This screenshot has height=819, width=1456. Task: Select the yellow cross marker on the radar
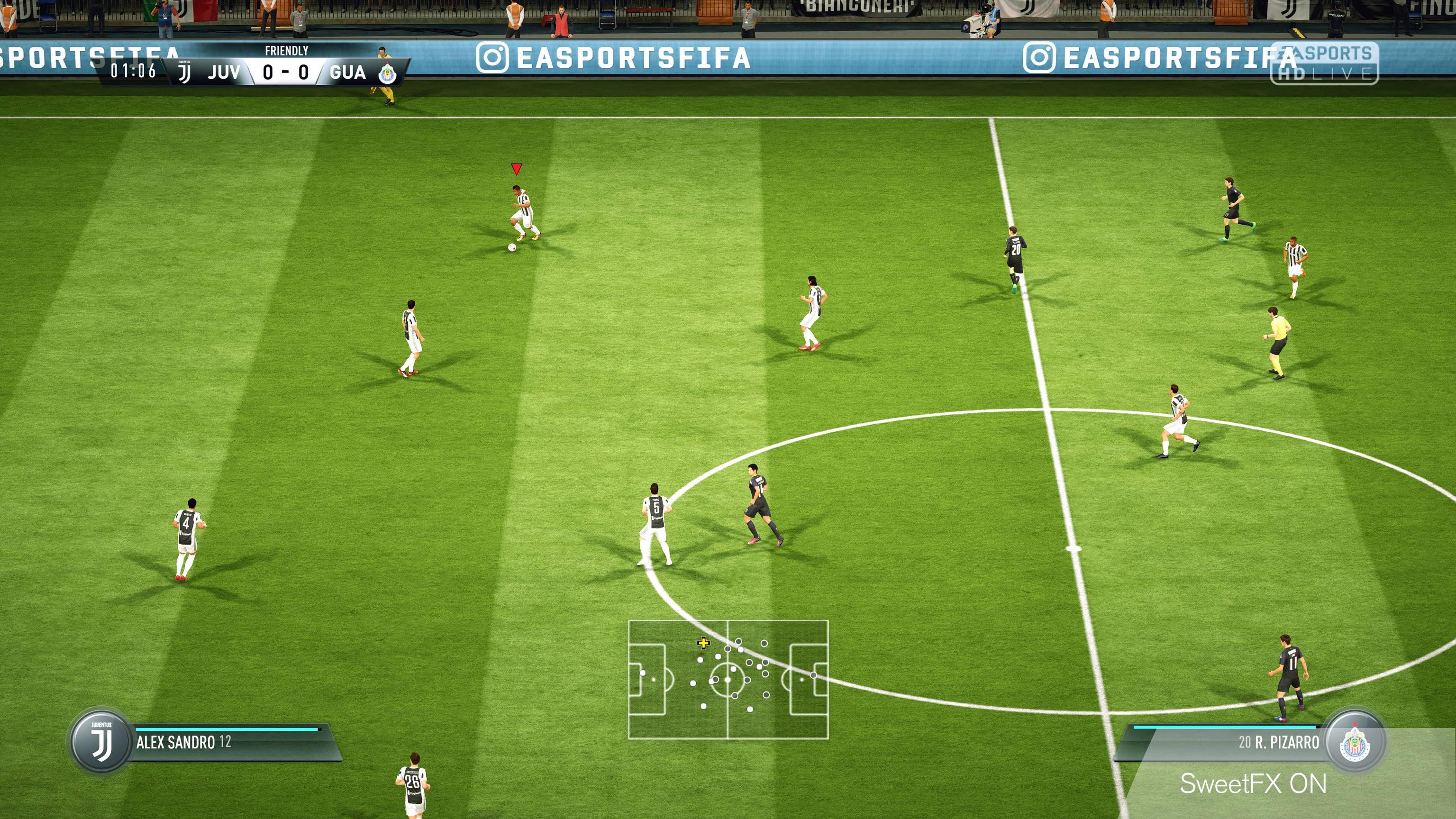tap(702, 643)
